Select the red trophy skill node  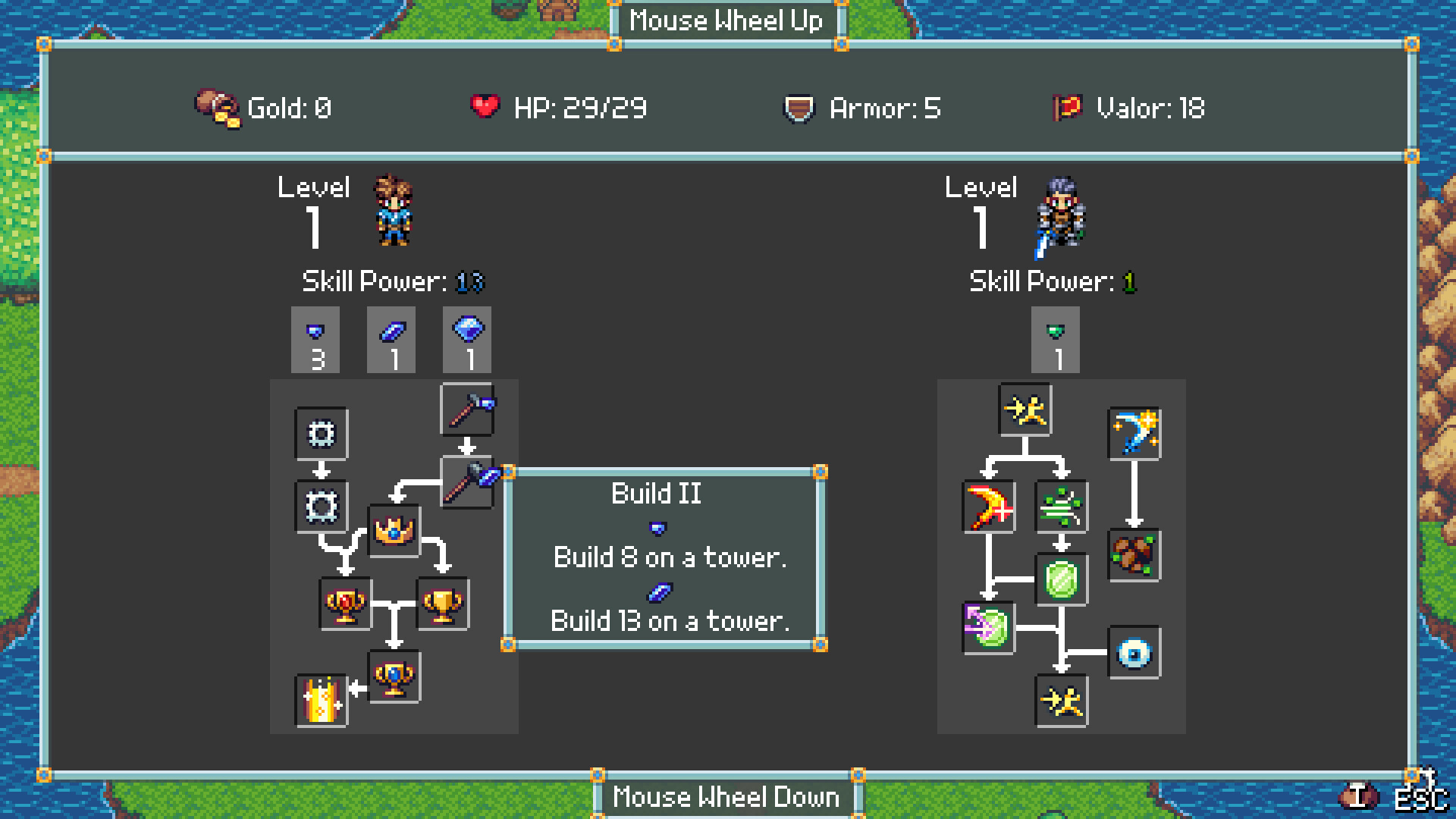coord(345,605)
